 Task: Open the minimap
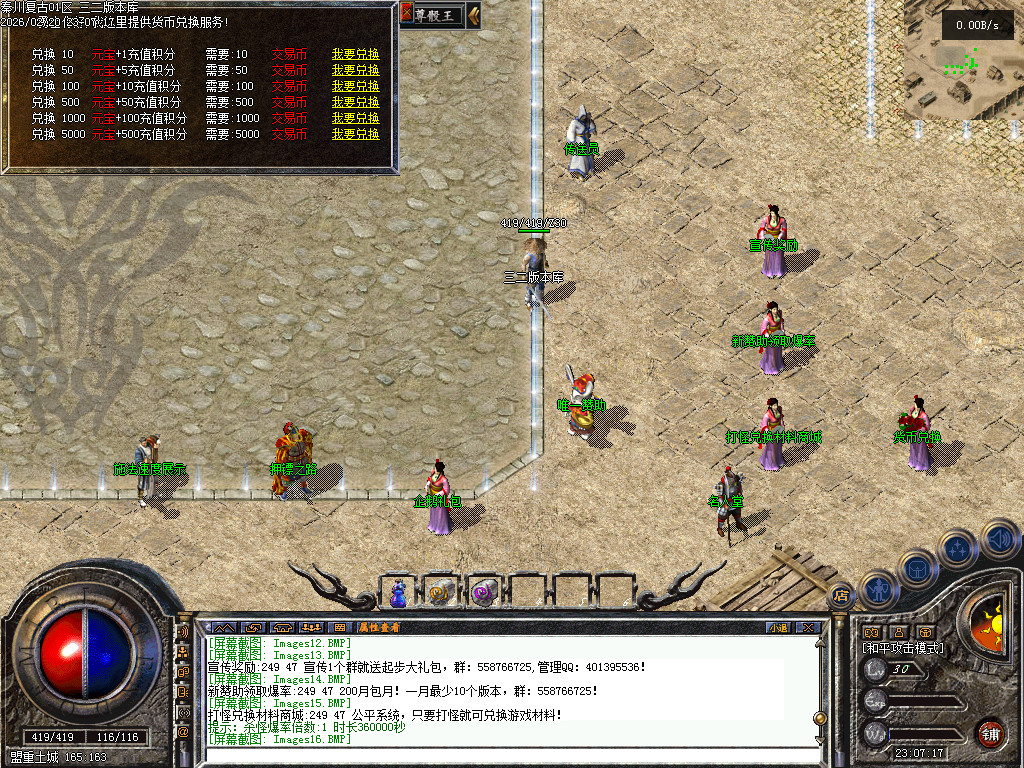click(962, 60)
